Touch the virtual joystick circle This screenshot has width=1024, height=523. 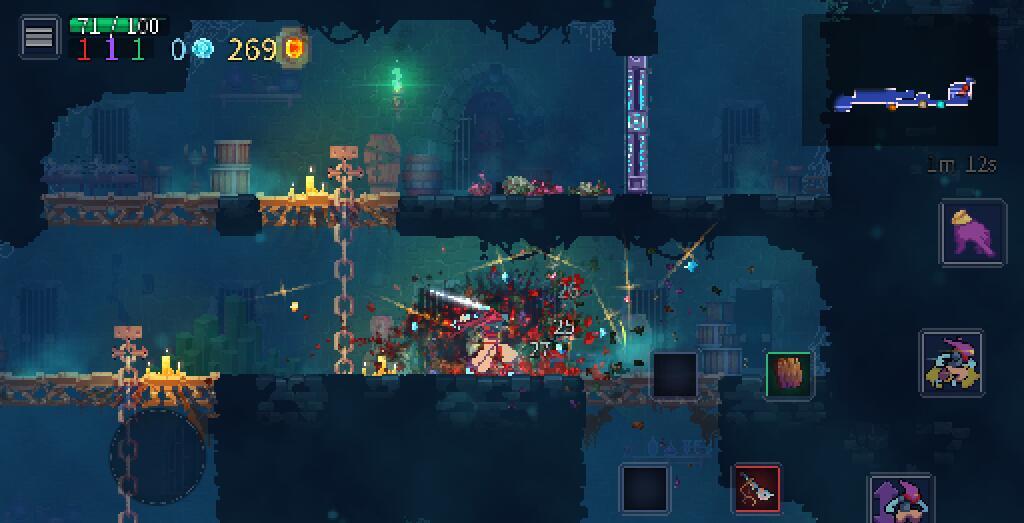pos(158,455)
